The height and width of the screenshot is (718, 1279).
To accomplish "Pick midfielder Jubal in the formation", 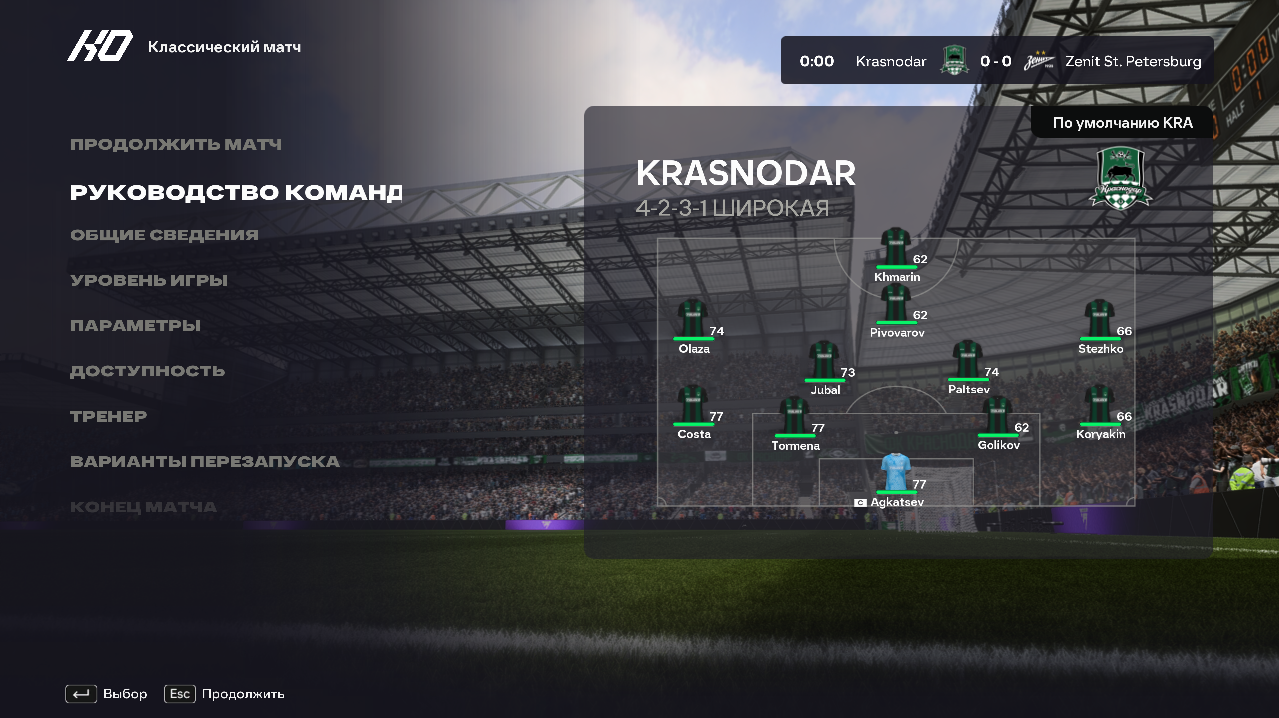I will pyautogui.click(x=824, y=363).
